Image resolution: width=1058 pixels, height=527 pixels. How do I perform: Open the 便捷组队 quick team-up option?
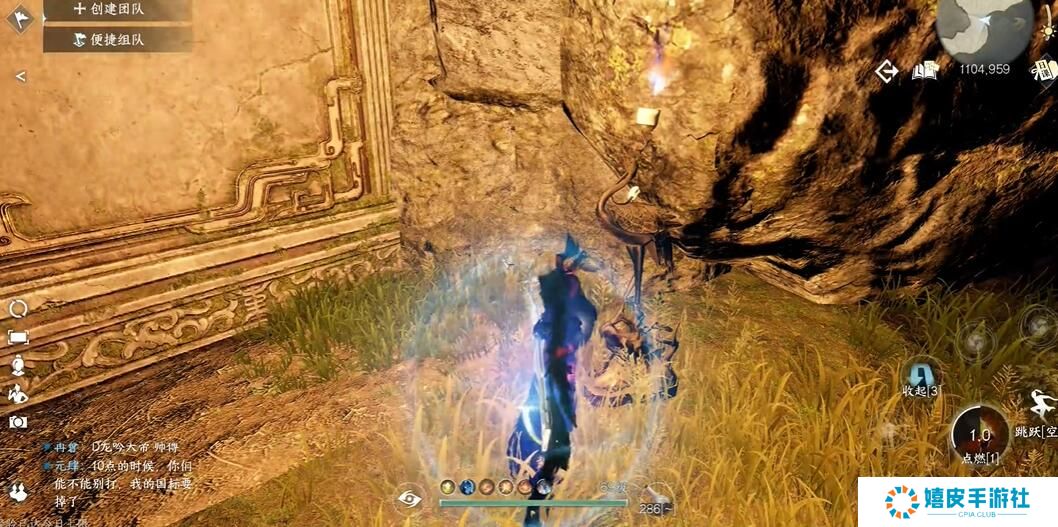coord(116,40)
